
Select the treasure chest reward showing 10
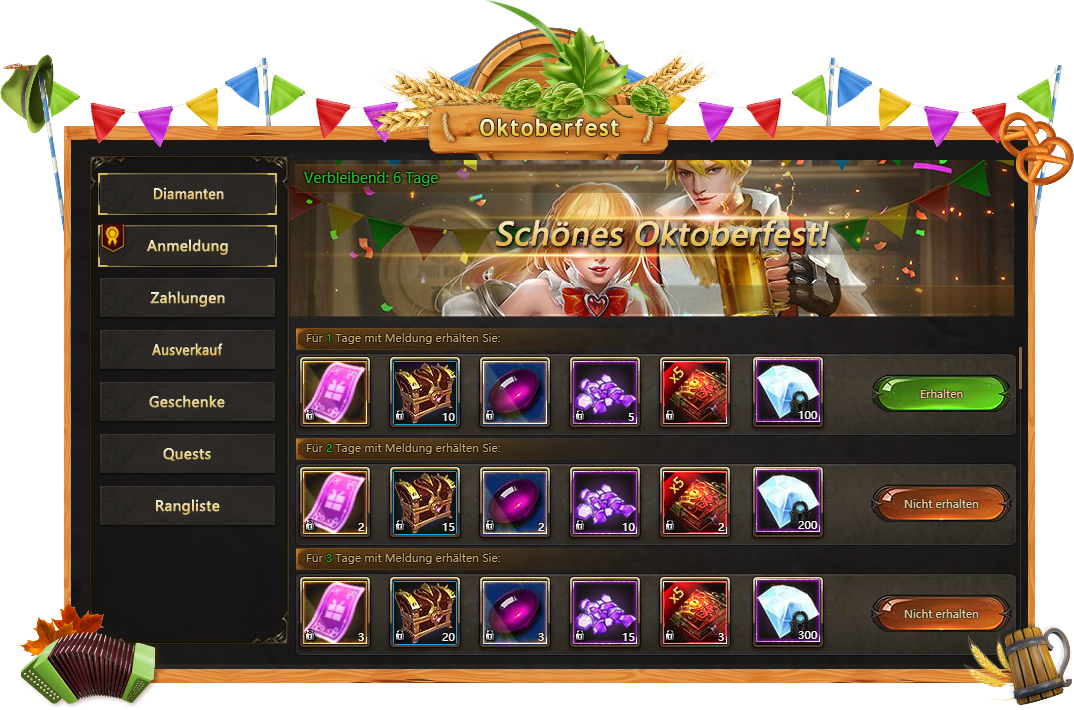(x=424, y=392)
